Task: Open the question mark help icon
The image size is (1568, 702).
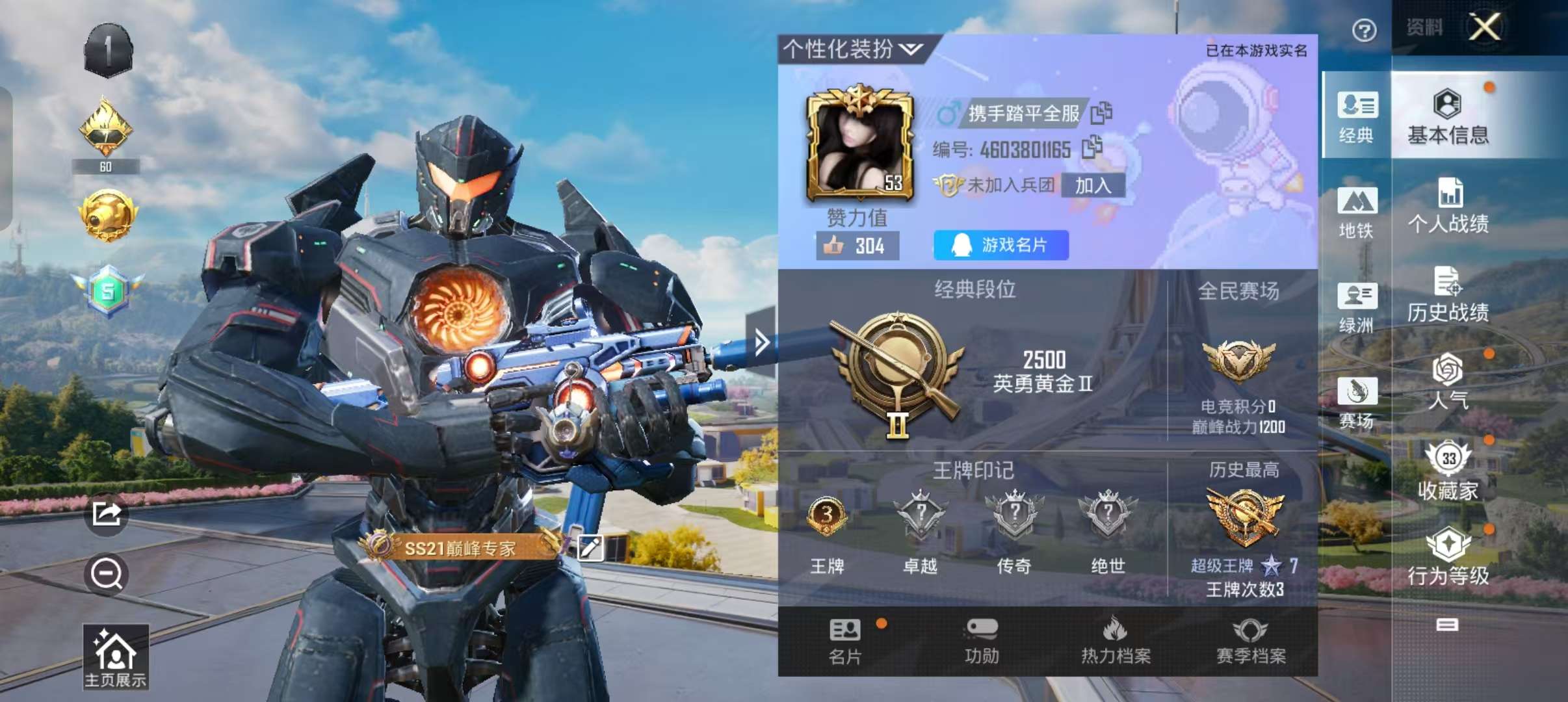Action: click(x=1364, y=30)
